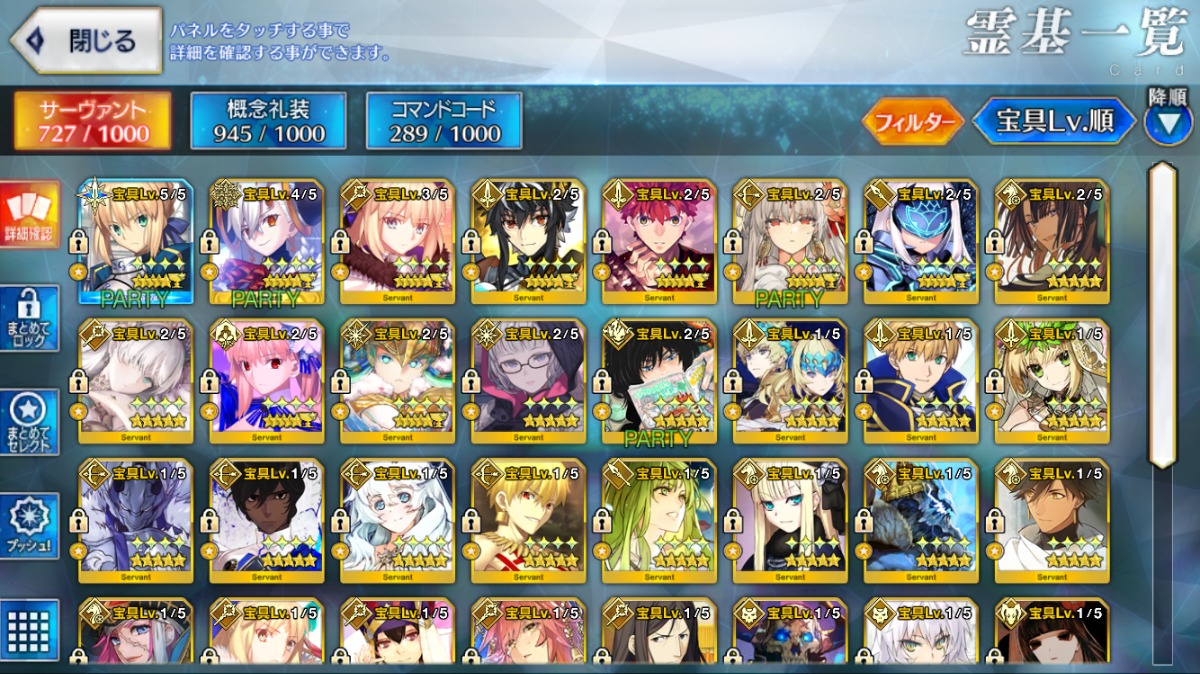Open the green-haired servant card
The width and height of the screenshot is (1200, 674).
click(660, 520)
